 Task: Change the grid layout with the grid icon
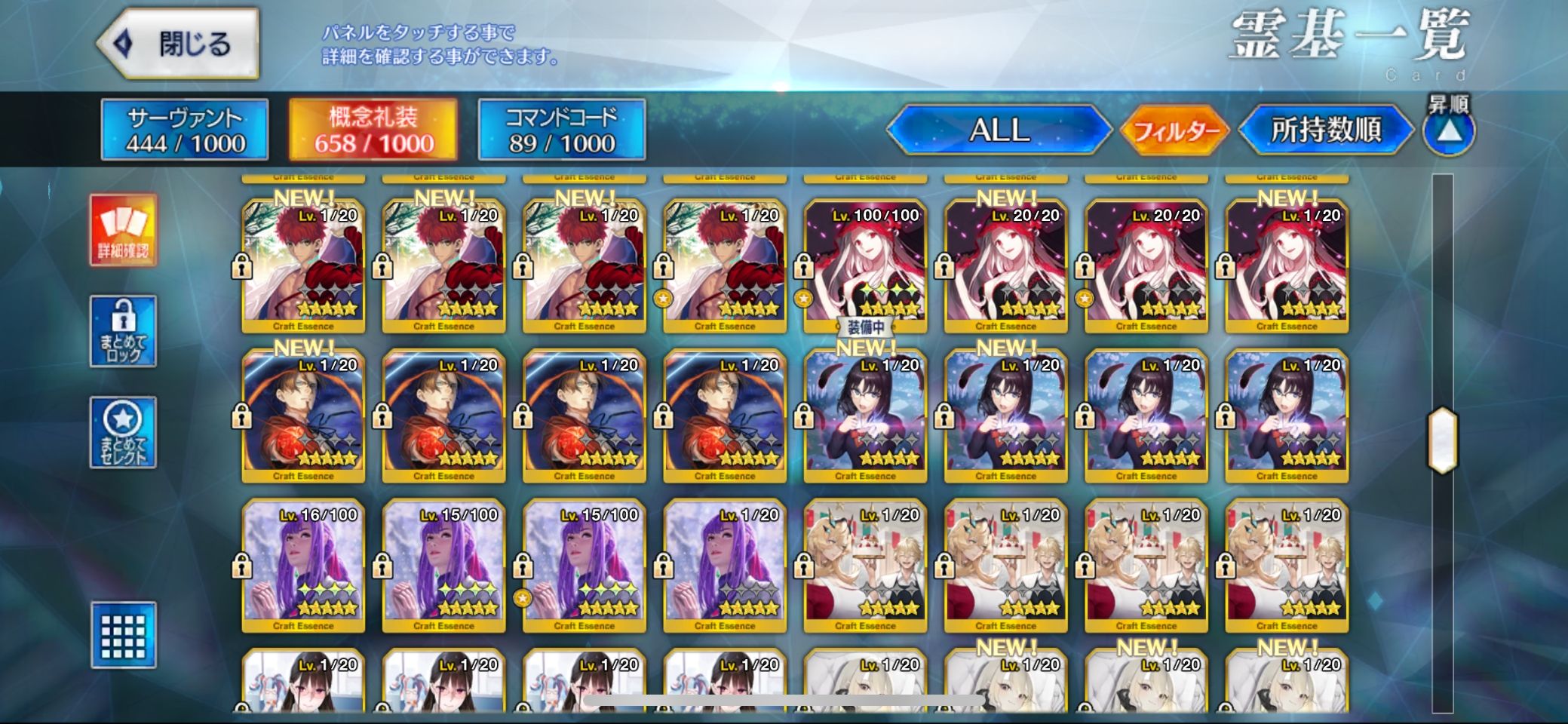123,635
